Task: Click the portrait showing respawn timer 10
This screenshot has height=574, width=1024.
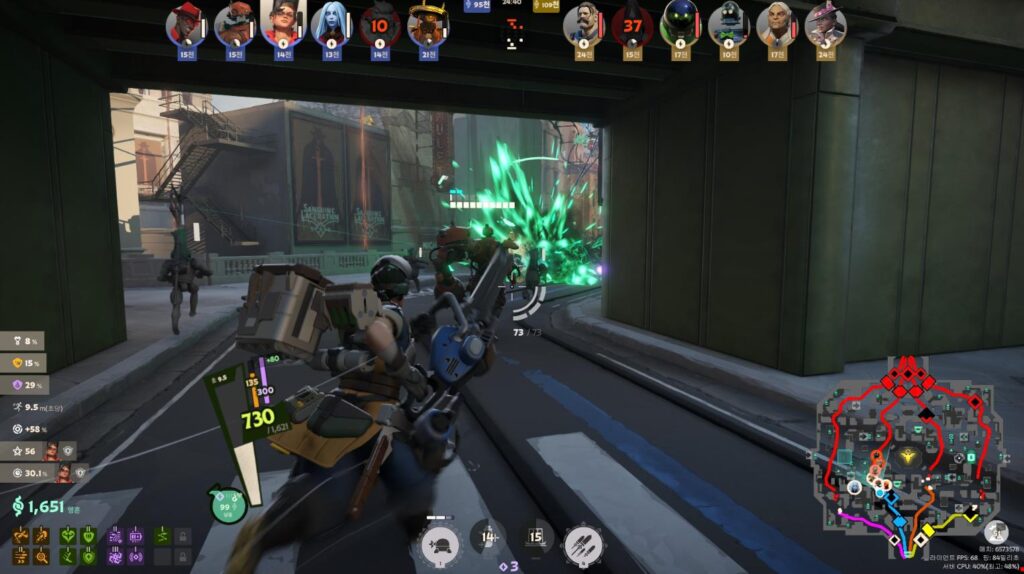Action: pos(380,24)
